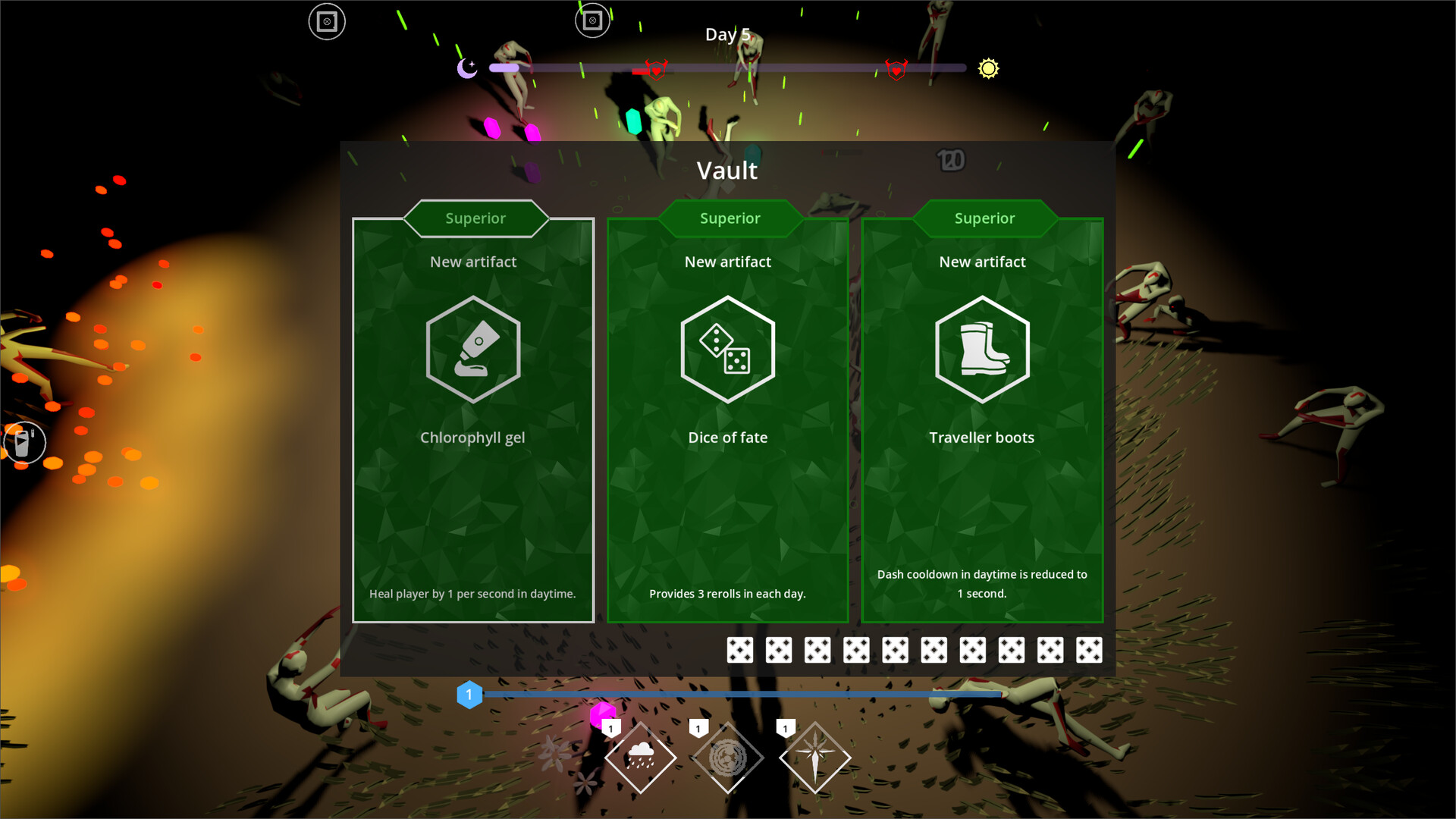This screenshot has height=819, width=1456.
Task: Open the left vault safe icon at top
Action: [328, 21]
